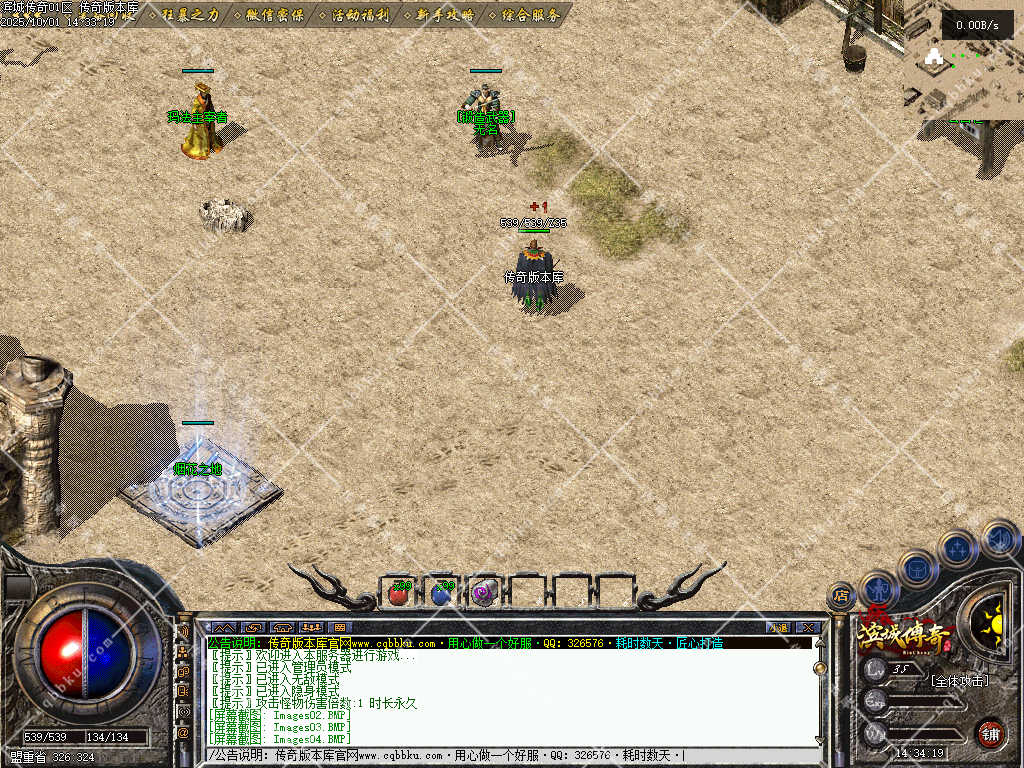1024x768 pixels.
Task: Use the blue potion belt slot
Action: (x=441, y=593)
